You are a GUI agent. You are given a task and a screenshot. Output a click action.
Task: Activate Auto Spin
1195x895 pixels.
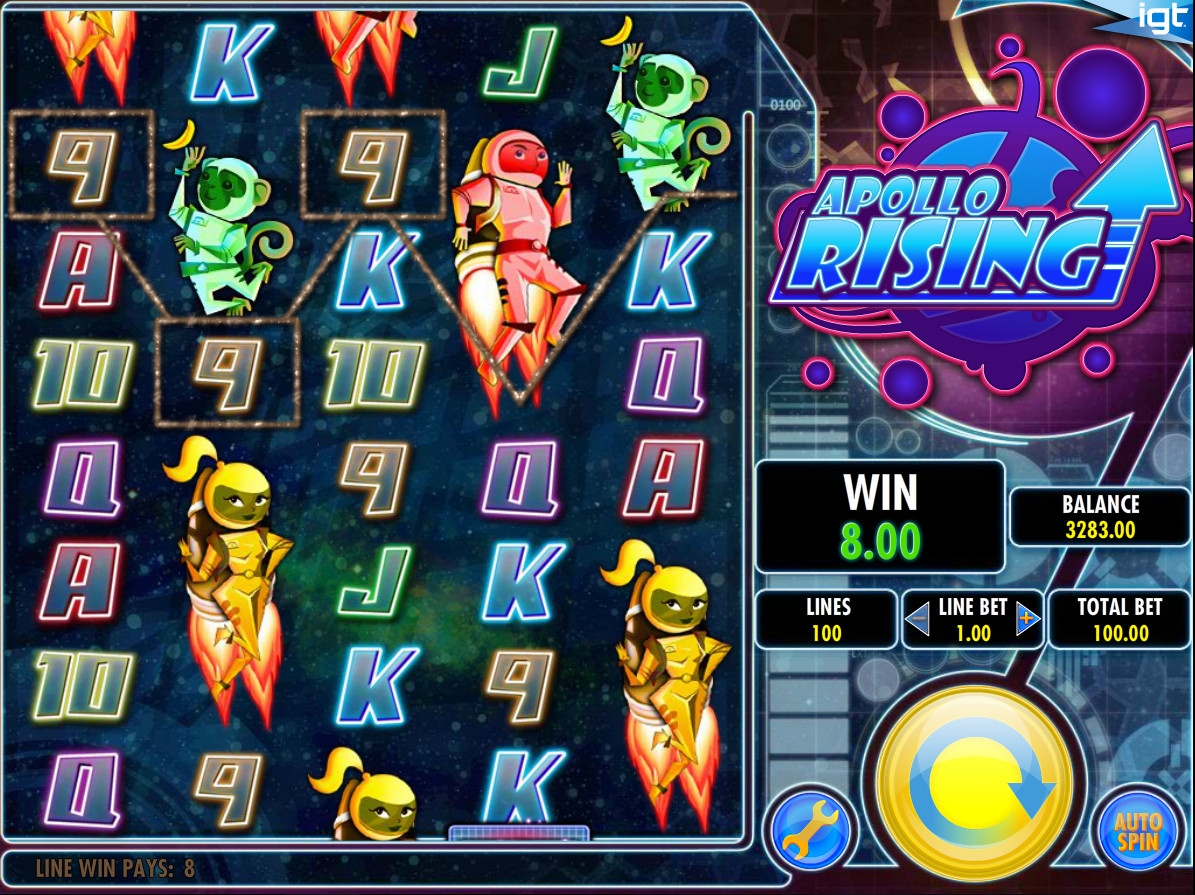(1139, 832)
